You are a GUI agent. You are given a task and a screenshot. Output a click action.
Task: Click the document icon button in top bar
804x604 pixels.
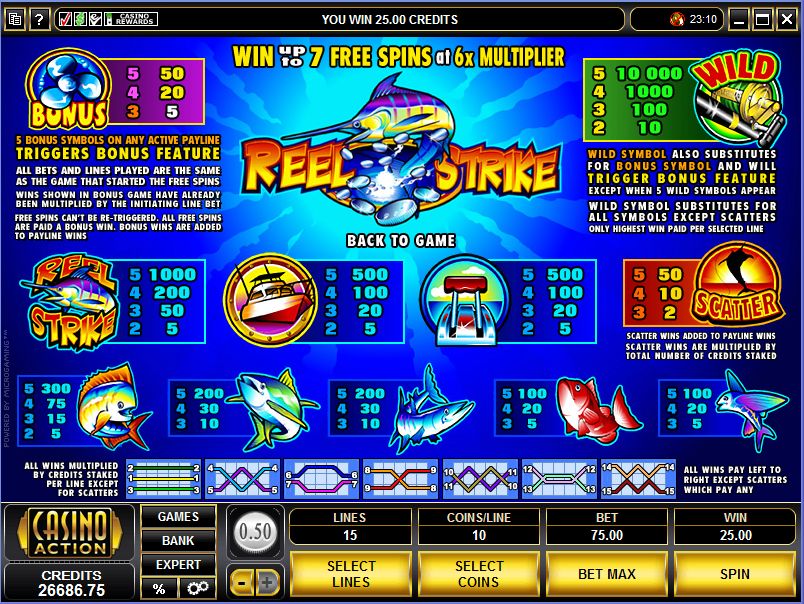[x=12, y=18]
